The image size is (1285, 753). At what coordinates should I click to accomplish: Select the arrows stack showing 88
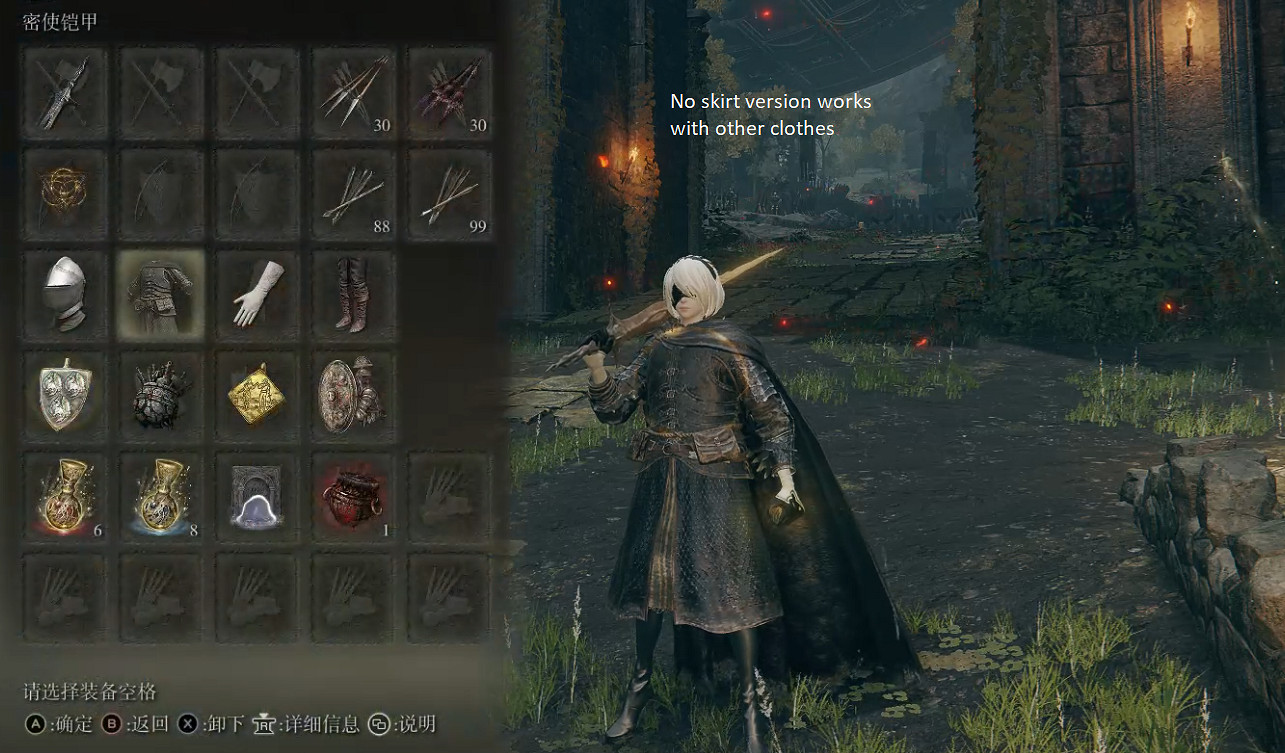pyautogui.click(x=353, y=195)
